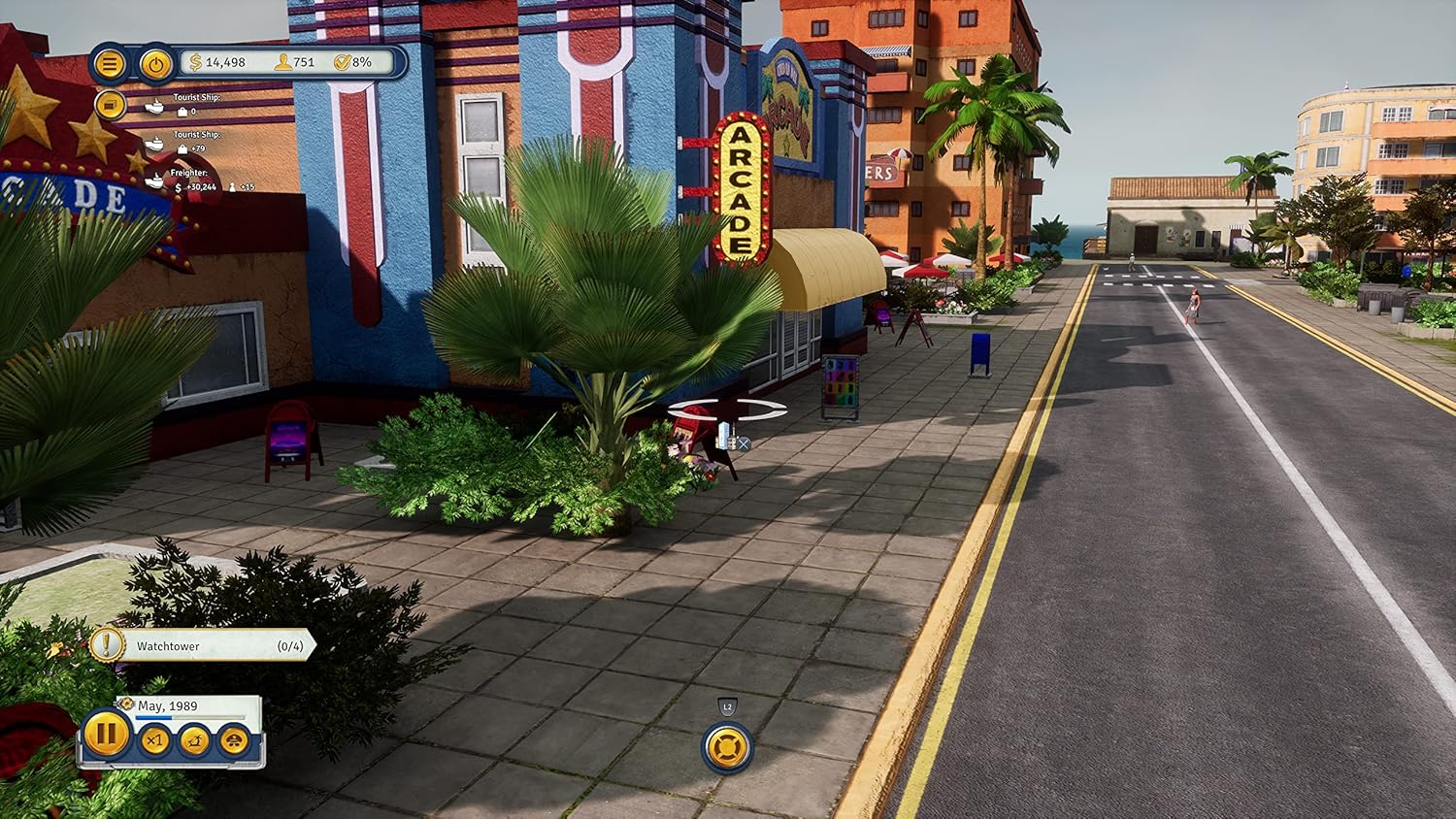View the population count of 751

pyautogui.click(x=296, y=62)
